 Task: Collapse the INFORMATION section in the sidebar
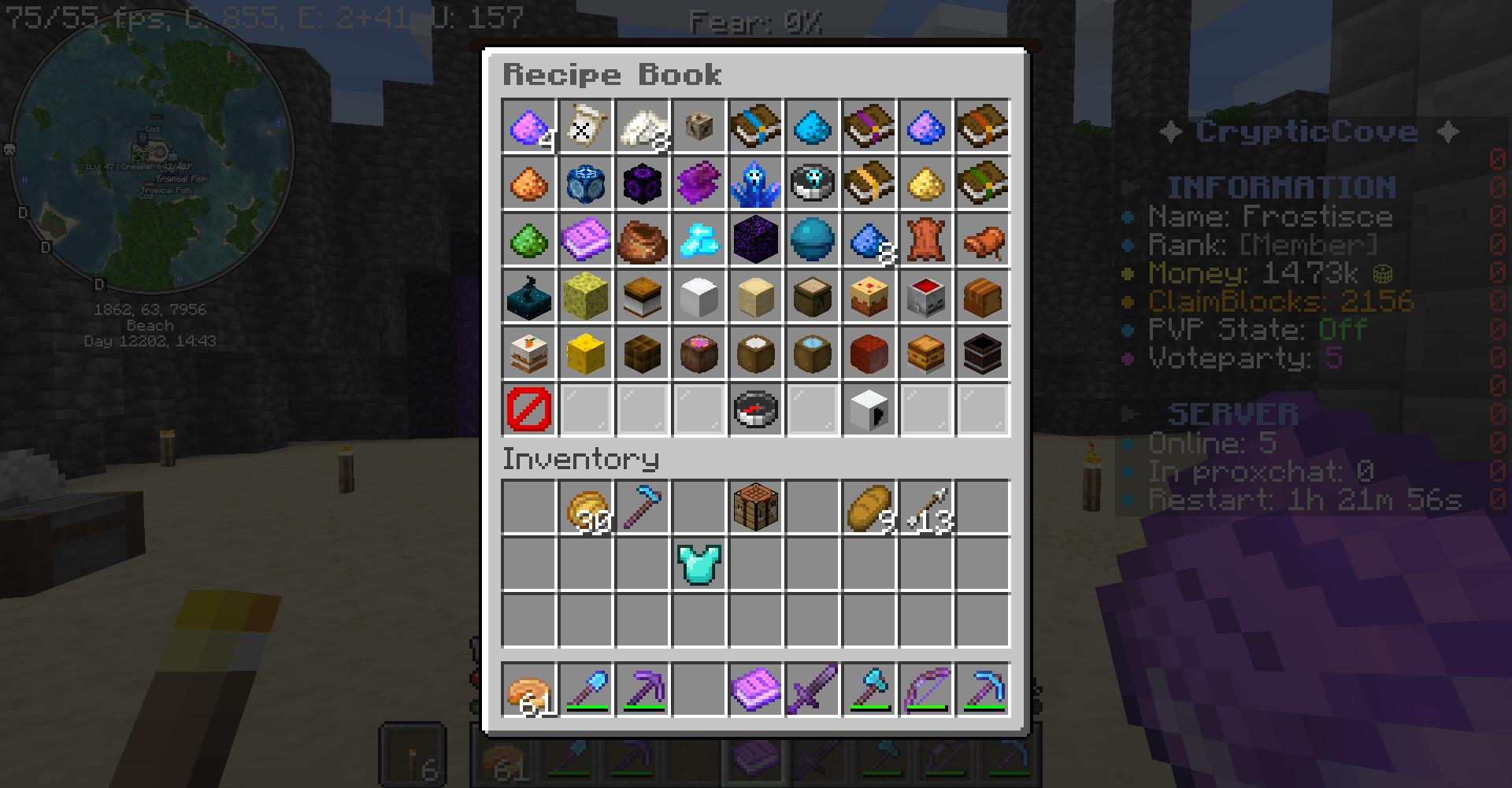pos(1128,187)
